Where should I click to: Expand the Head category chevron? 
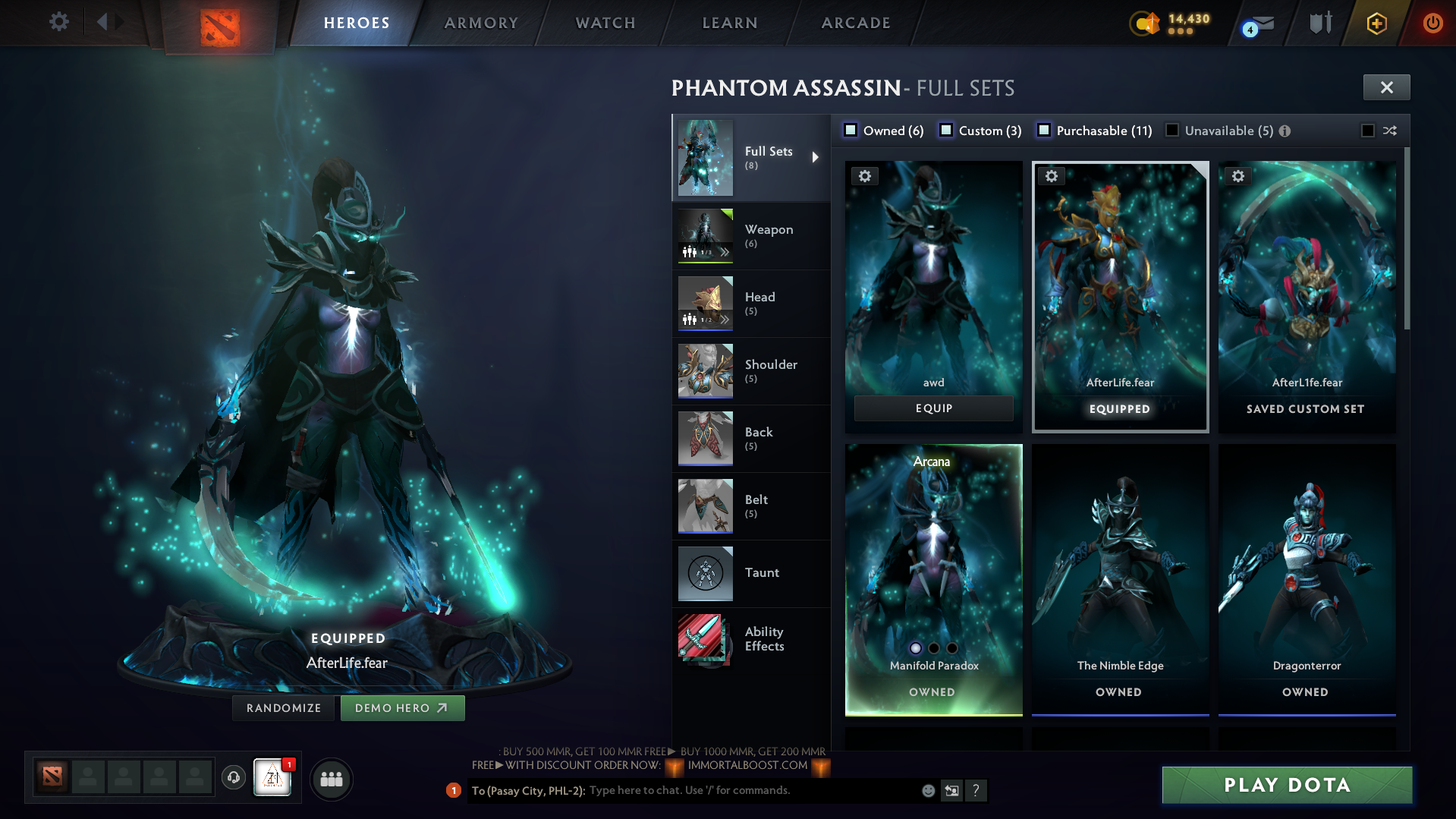[x=726, y=321]
